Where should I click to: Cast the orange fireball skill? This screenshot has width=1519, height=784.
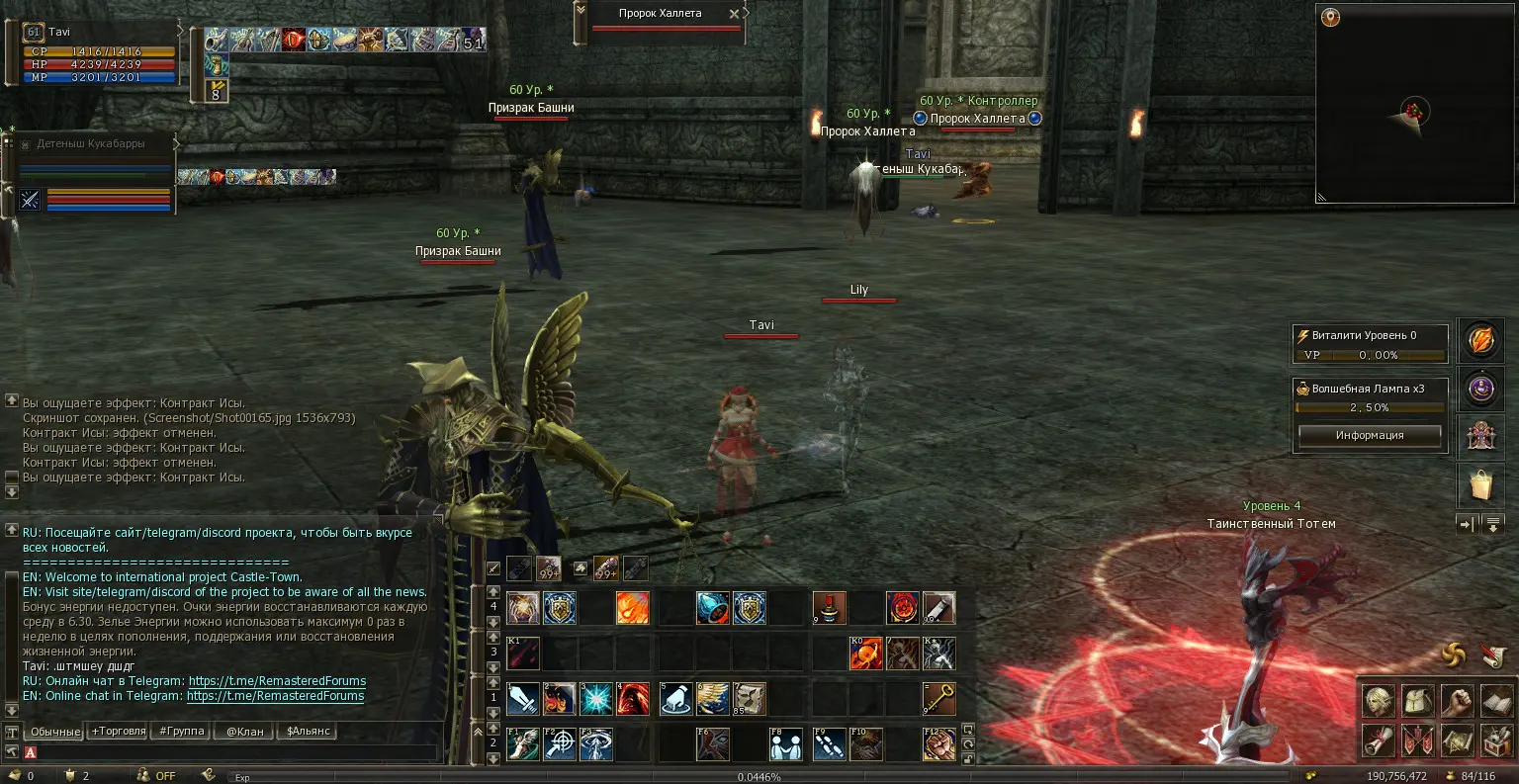tap(633, 608)
